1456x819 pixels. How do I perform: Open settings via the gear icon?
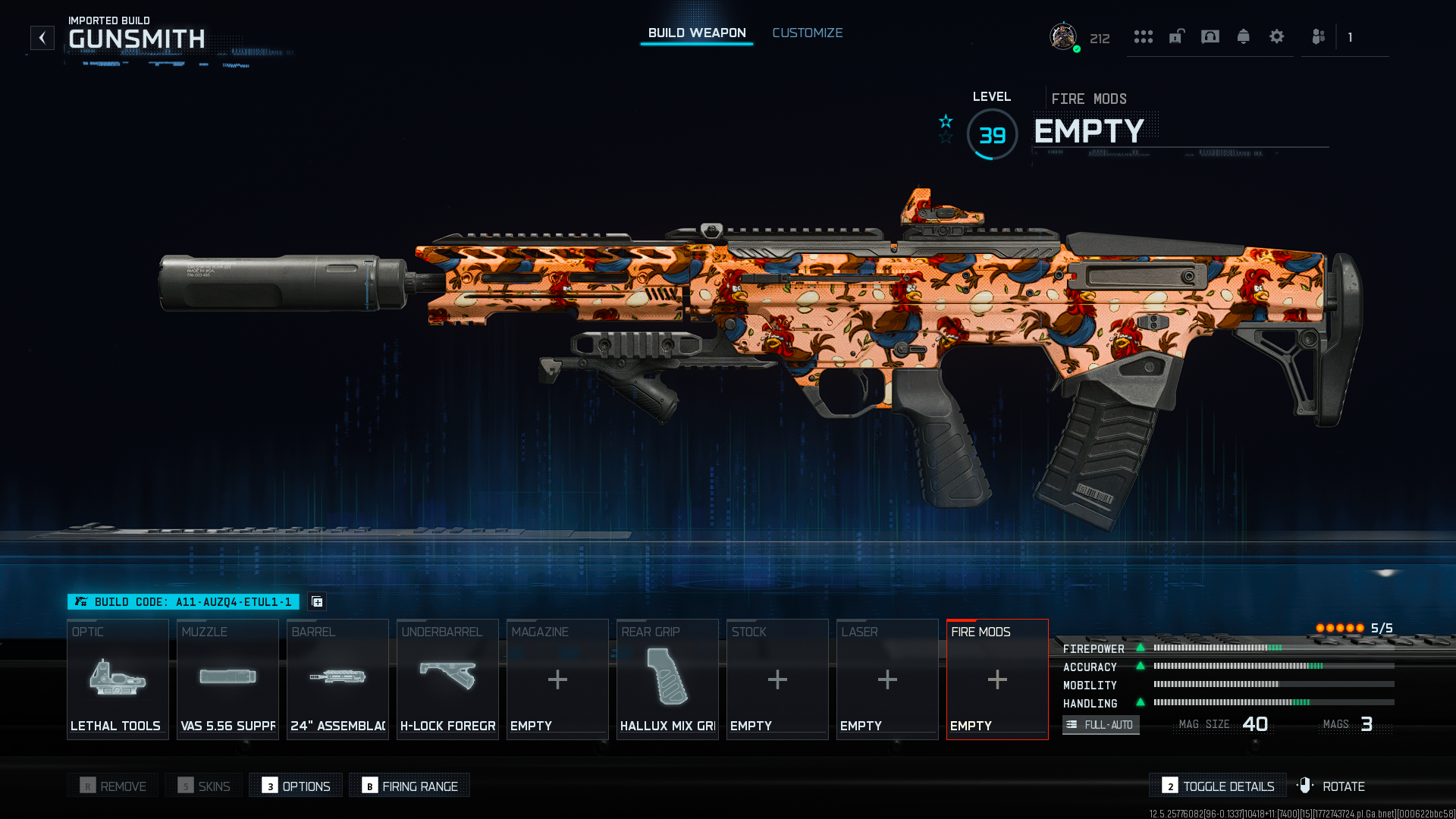click(1276, 36)
